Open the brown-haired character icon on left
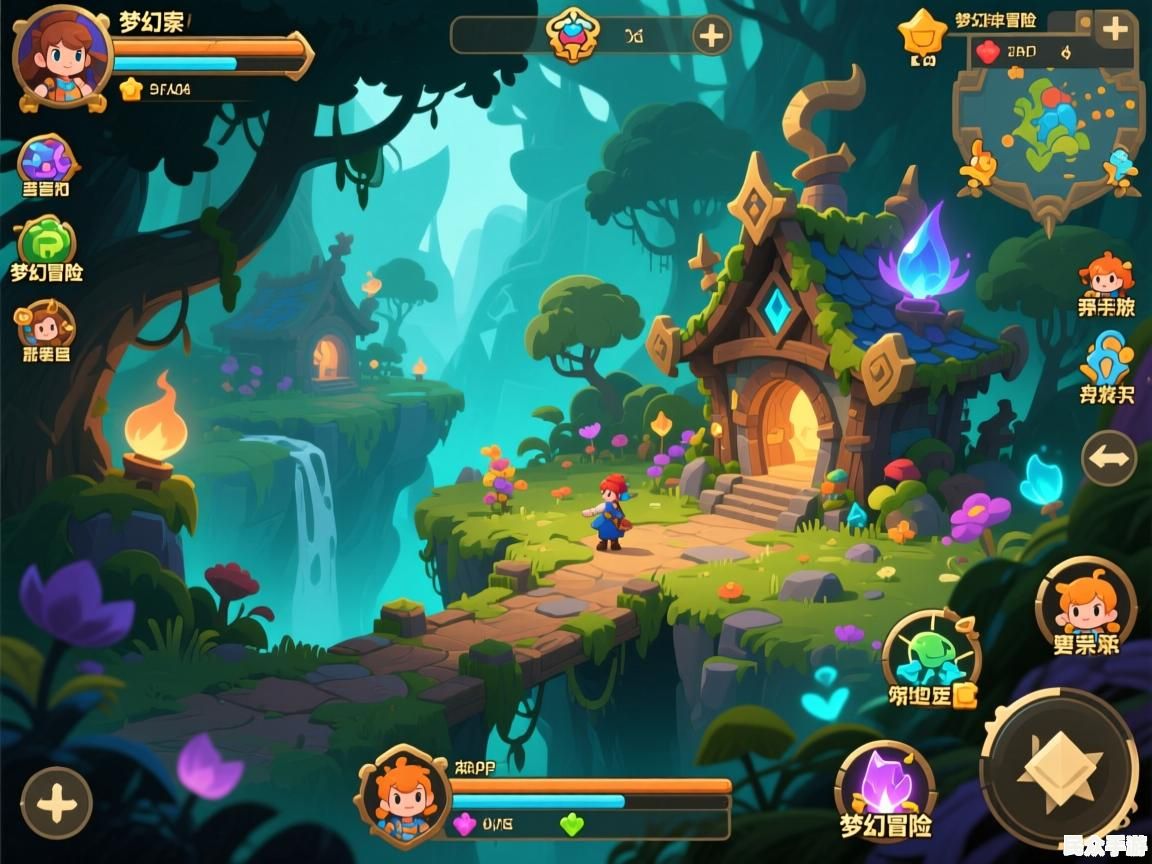The width and height of the screenshot is (1152, 864). pos(45,325)
